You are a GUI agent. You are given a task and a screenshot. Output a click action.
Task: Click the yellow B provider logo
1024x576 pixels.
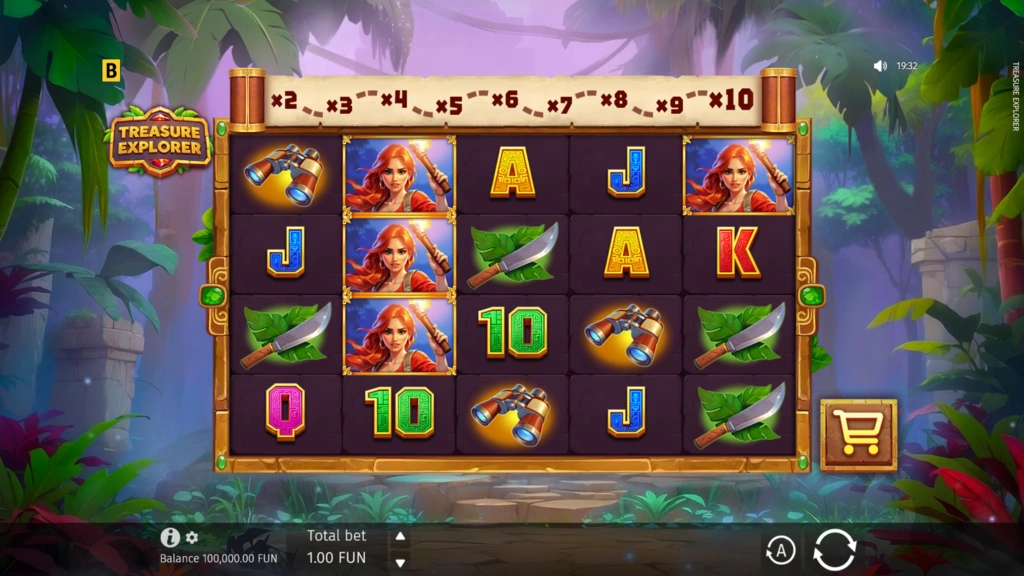(111, 71)
